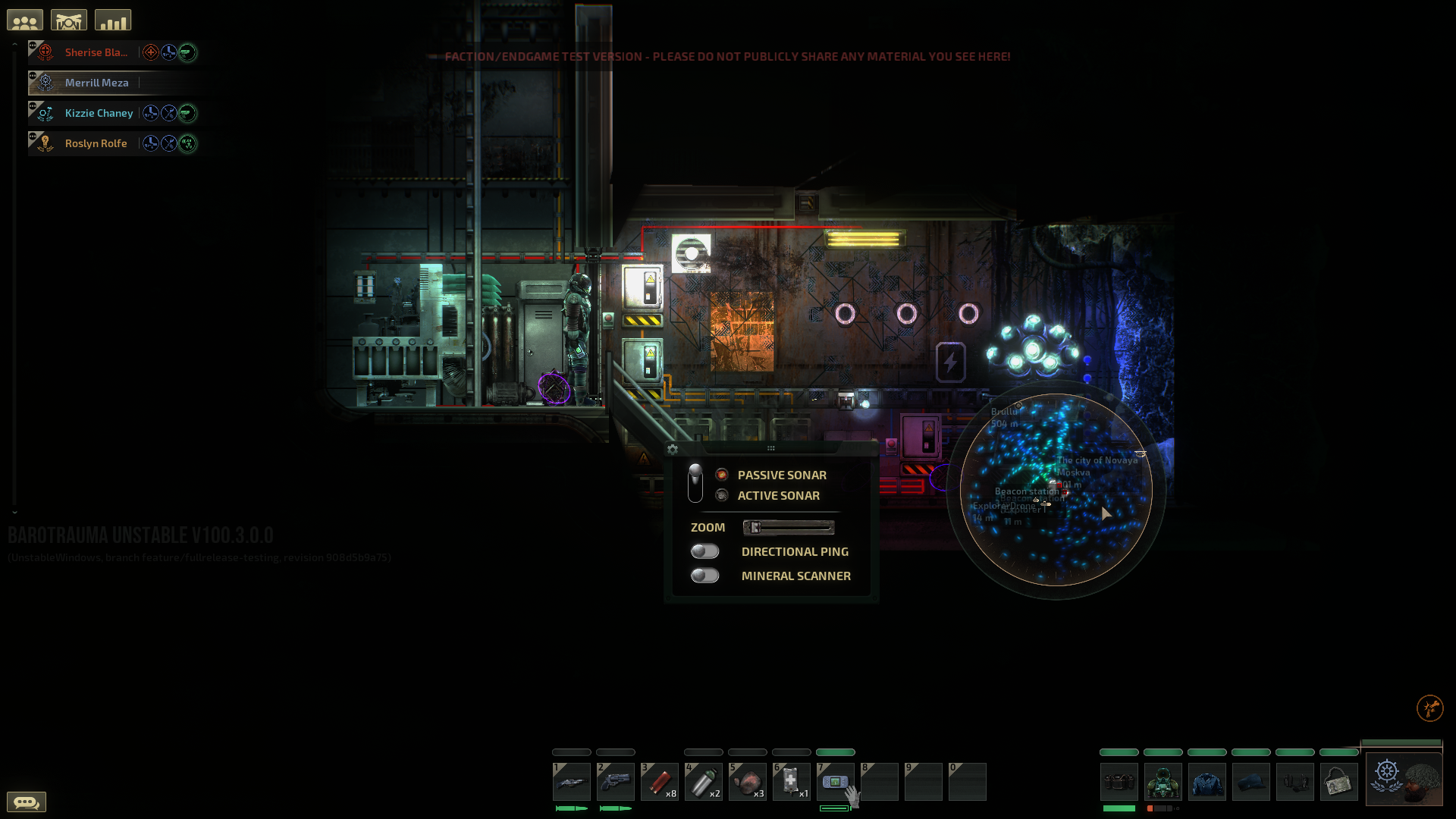
Task: Switch to the commands tab beside crew roster
Action: (x=68, y=19)
